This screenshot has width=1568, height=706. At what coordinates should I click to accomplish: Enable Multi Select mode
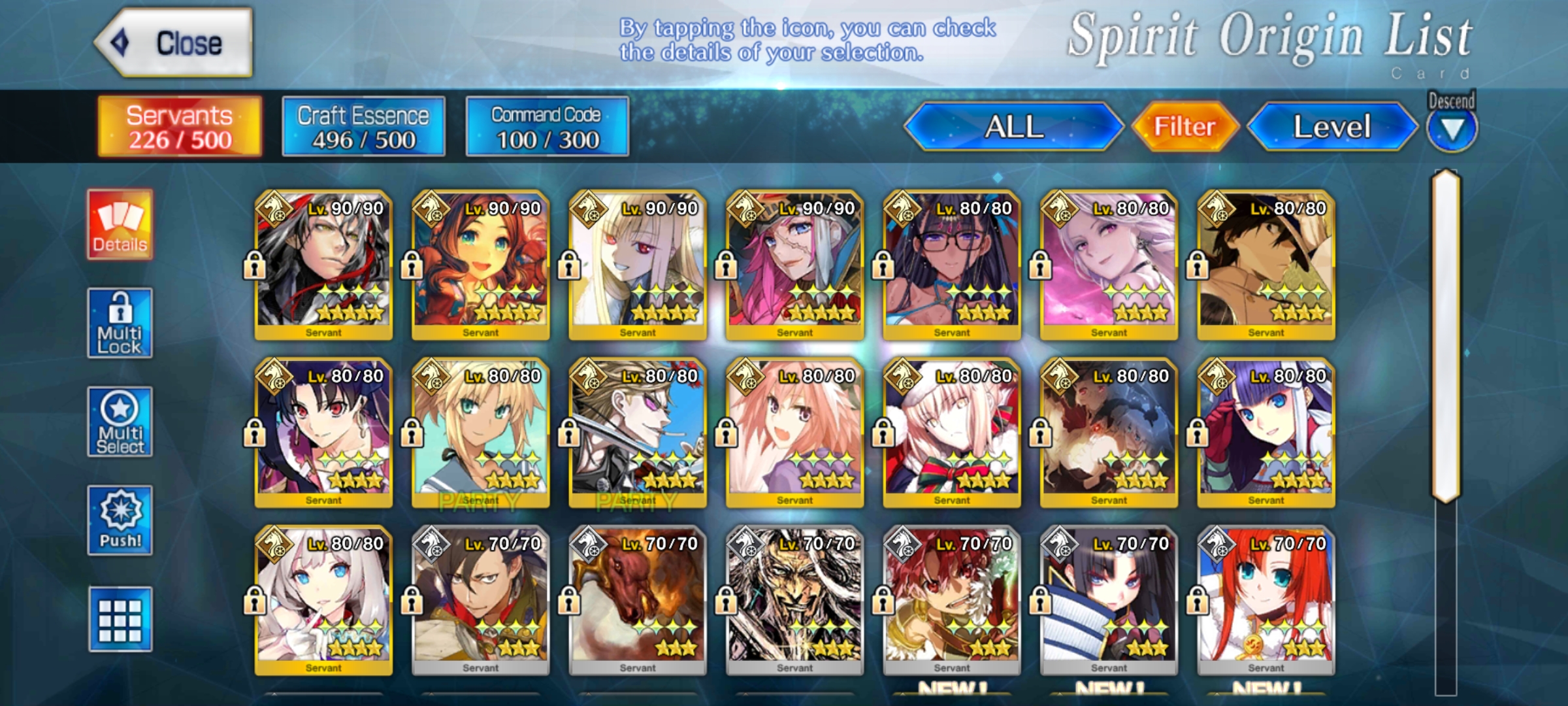coord(120,422)
